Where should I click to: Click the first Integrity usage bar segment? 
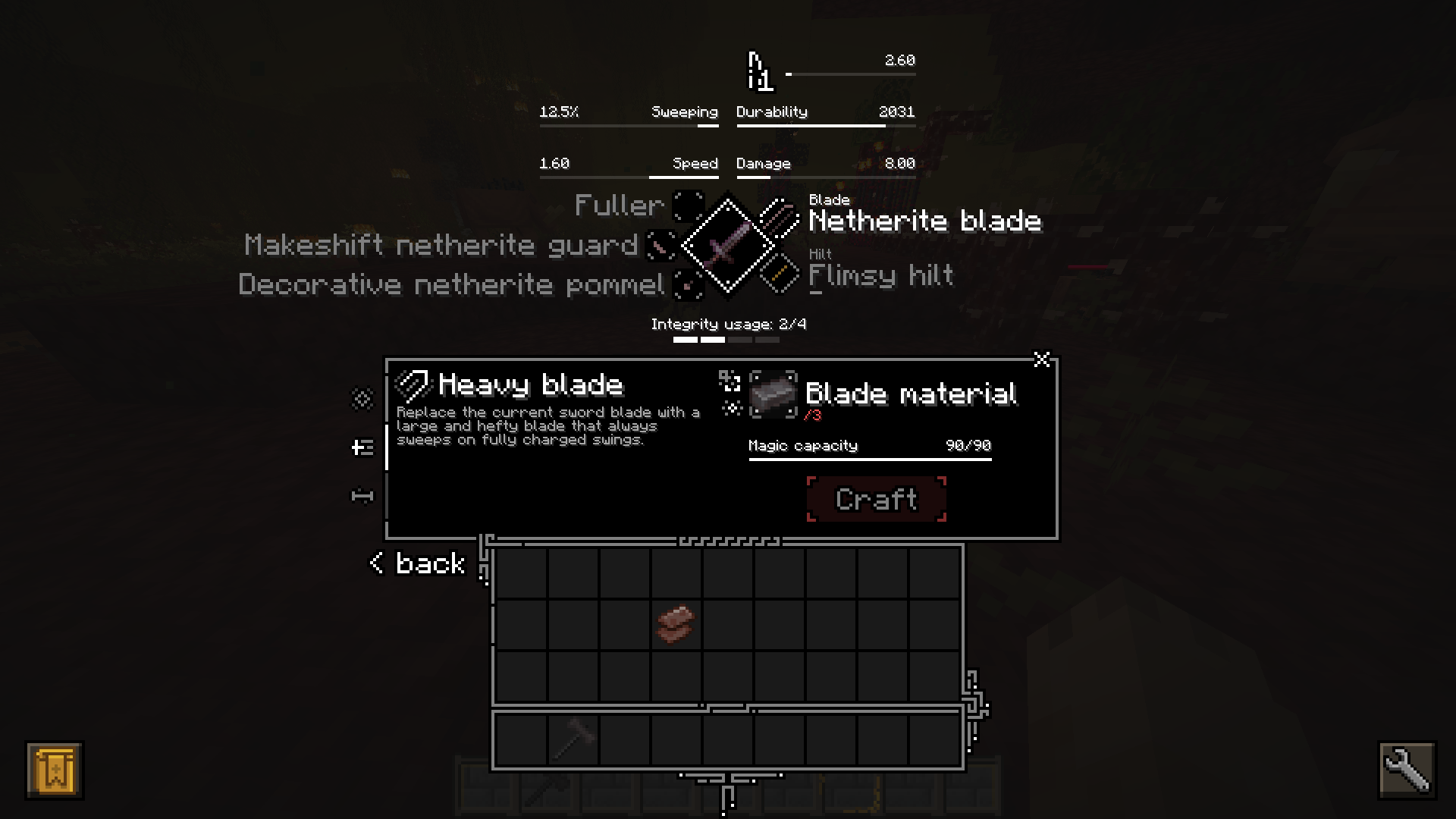(x=685, y=340)
